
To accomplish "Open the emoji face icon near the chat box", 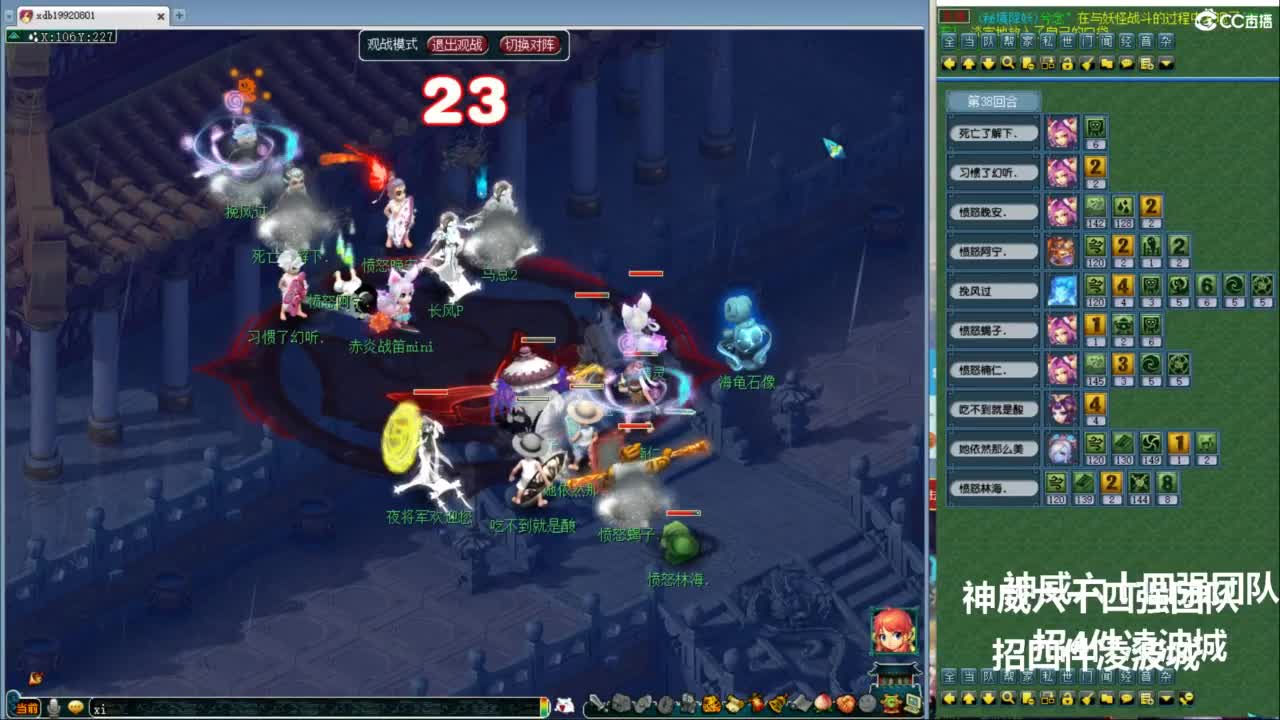I will pos(76,706).
